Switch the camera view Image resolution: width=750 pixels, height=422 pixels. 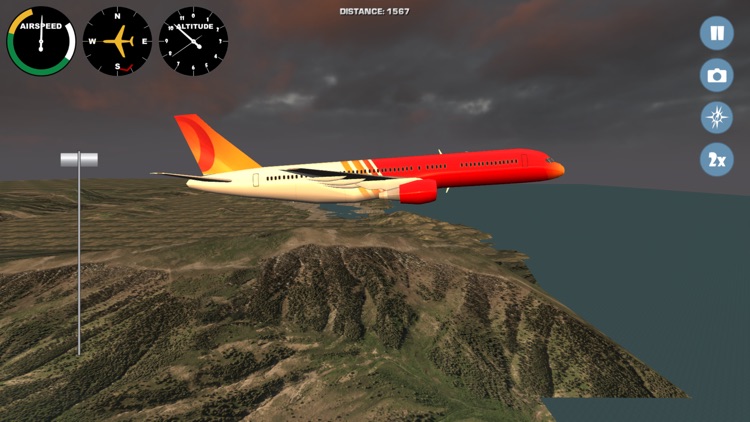[x=716, y=75]
